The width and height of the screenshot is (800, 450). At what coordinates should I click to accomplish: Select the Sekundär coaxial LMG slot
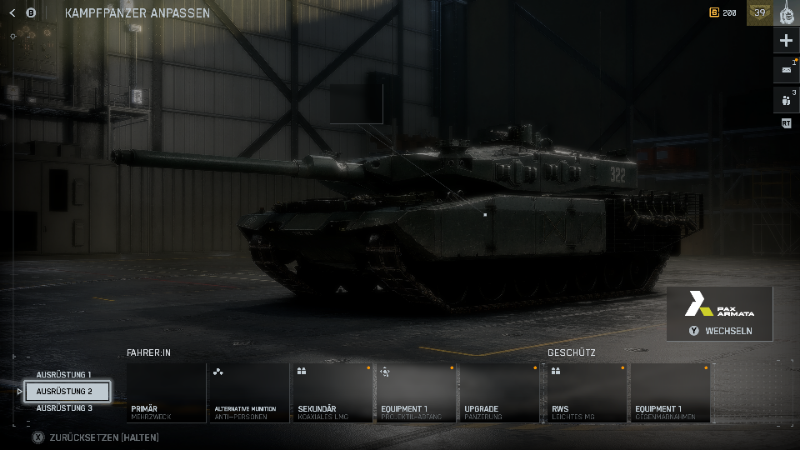331,392
